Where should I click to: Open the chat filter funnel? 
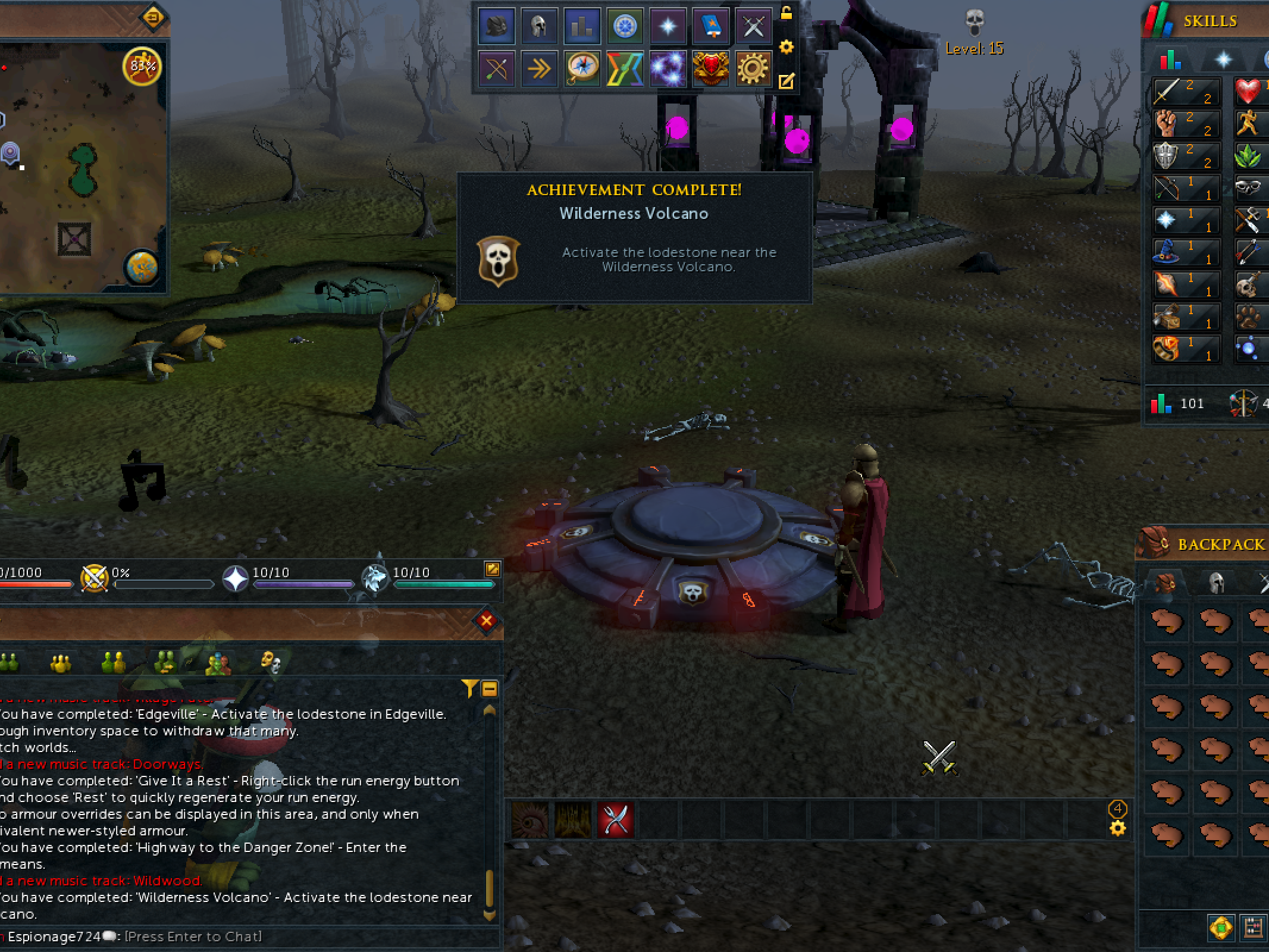tap(469, 688)
